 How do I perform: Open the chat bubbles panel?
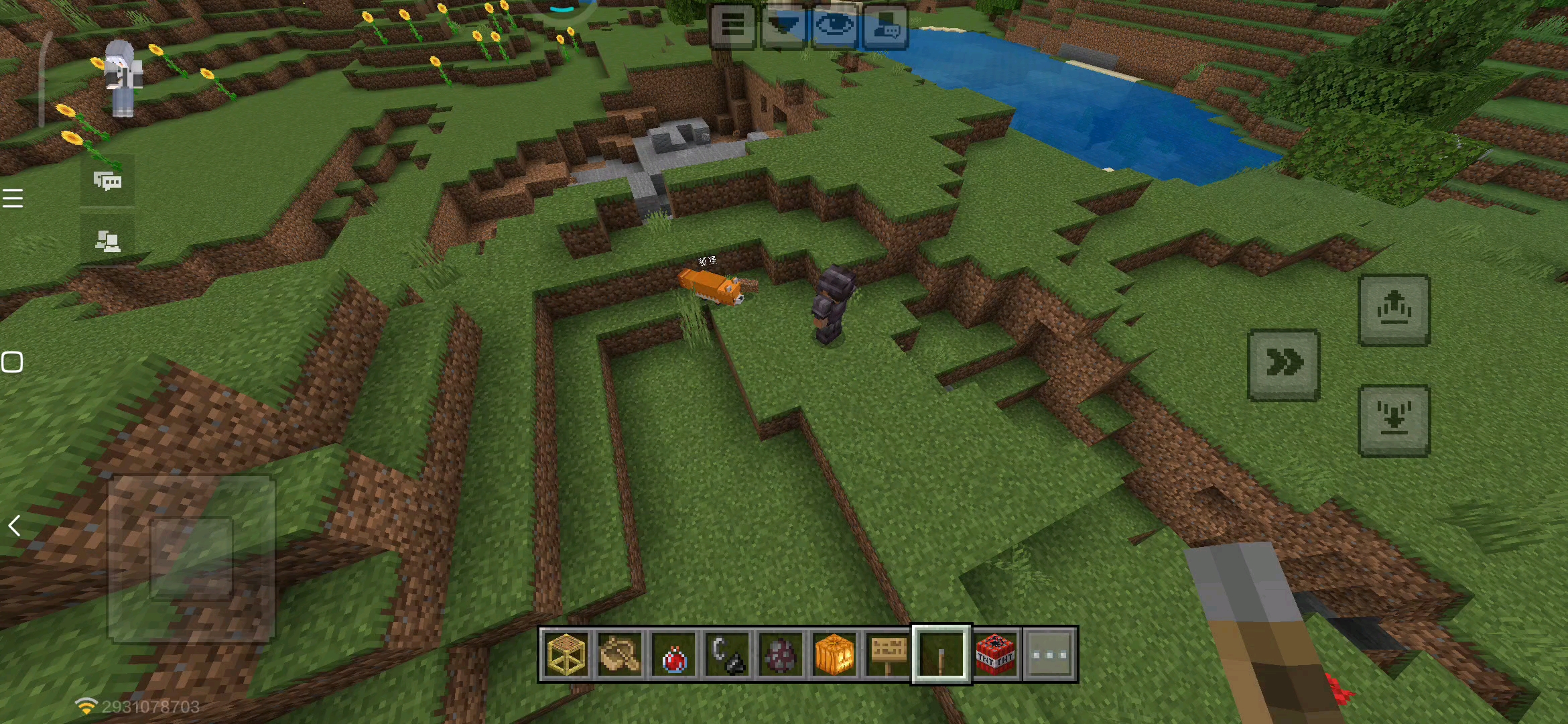tap(107, 181)
